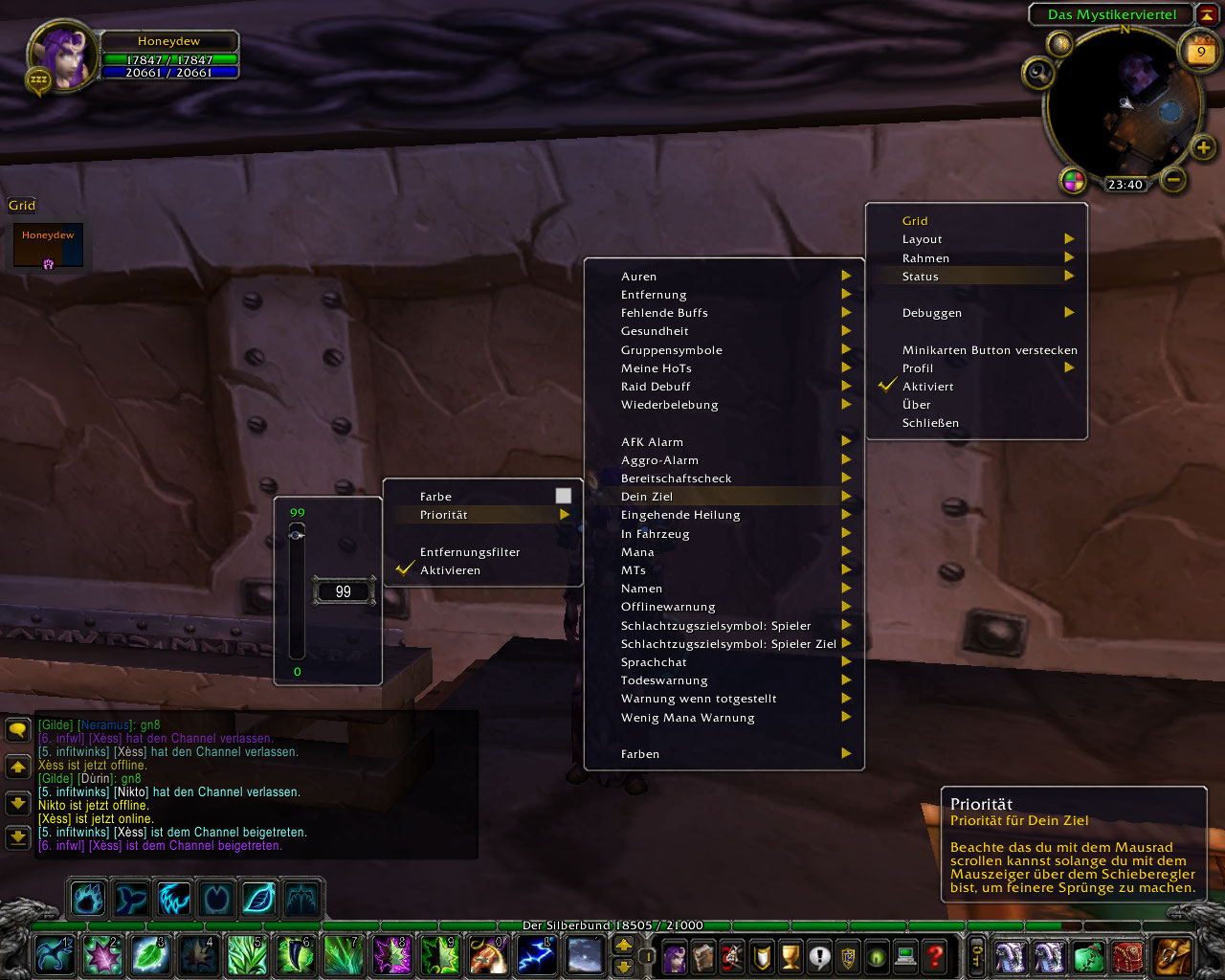Screen dimensions: 1225x980
Task: Toggle Aktivieren for Dein Ziel
Action: point(450,570)
